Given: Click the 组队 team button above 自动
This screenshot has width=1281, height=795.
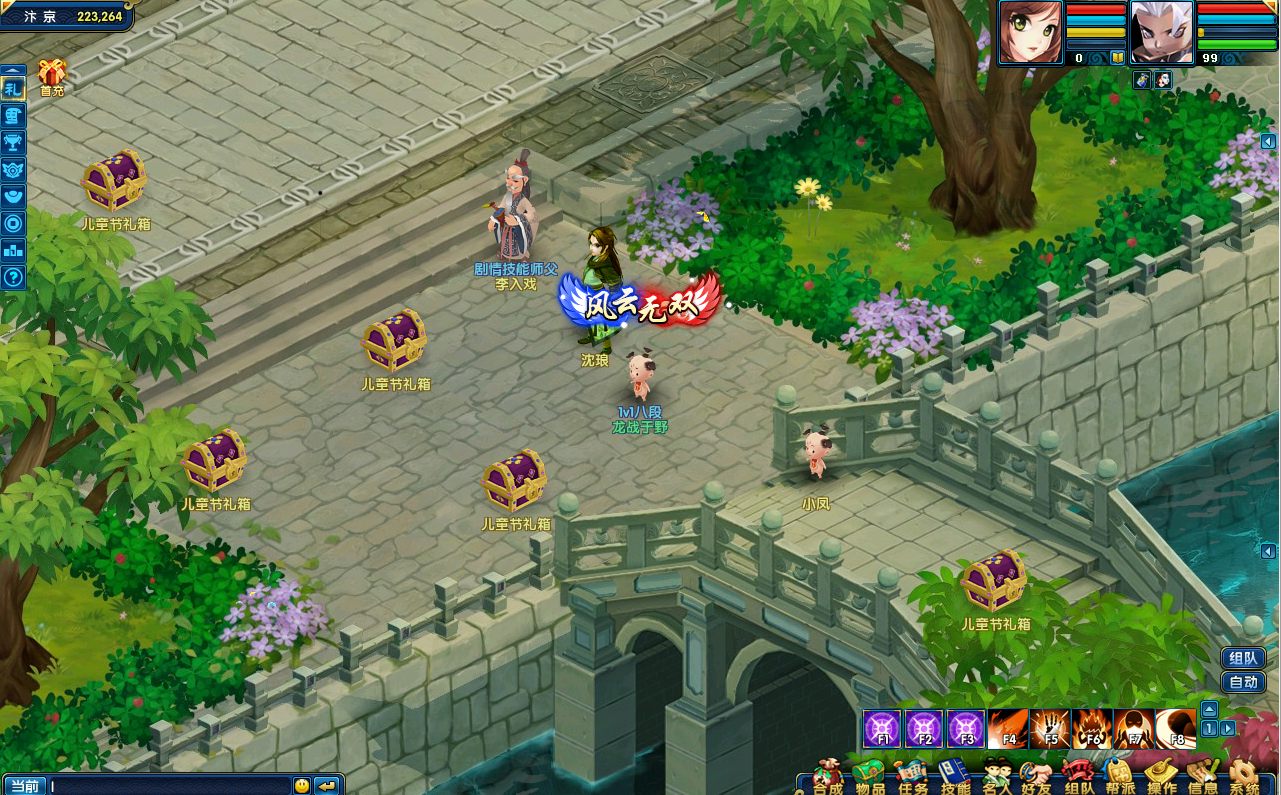Looking at the screenshot, I should (x=1243, y=658).
